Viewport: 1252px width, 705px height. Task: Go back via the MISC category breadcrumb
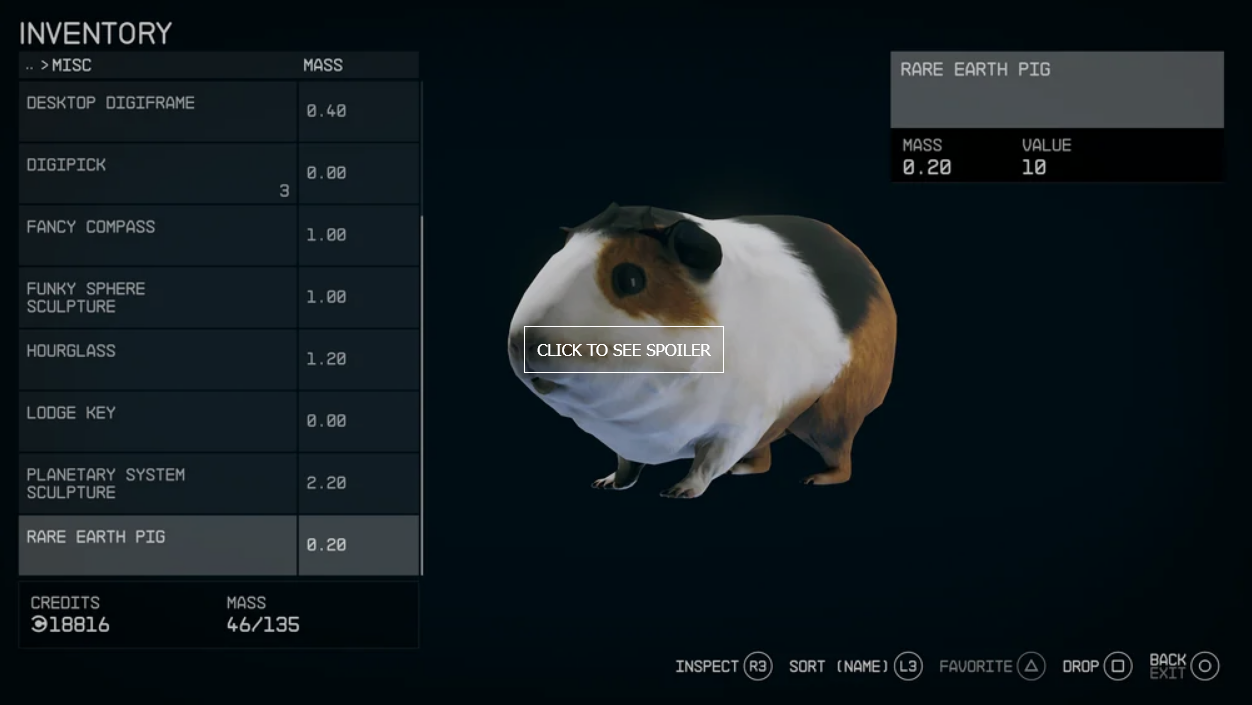[x=70, y=65]
